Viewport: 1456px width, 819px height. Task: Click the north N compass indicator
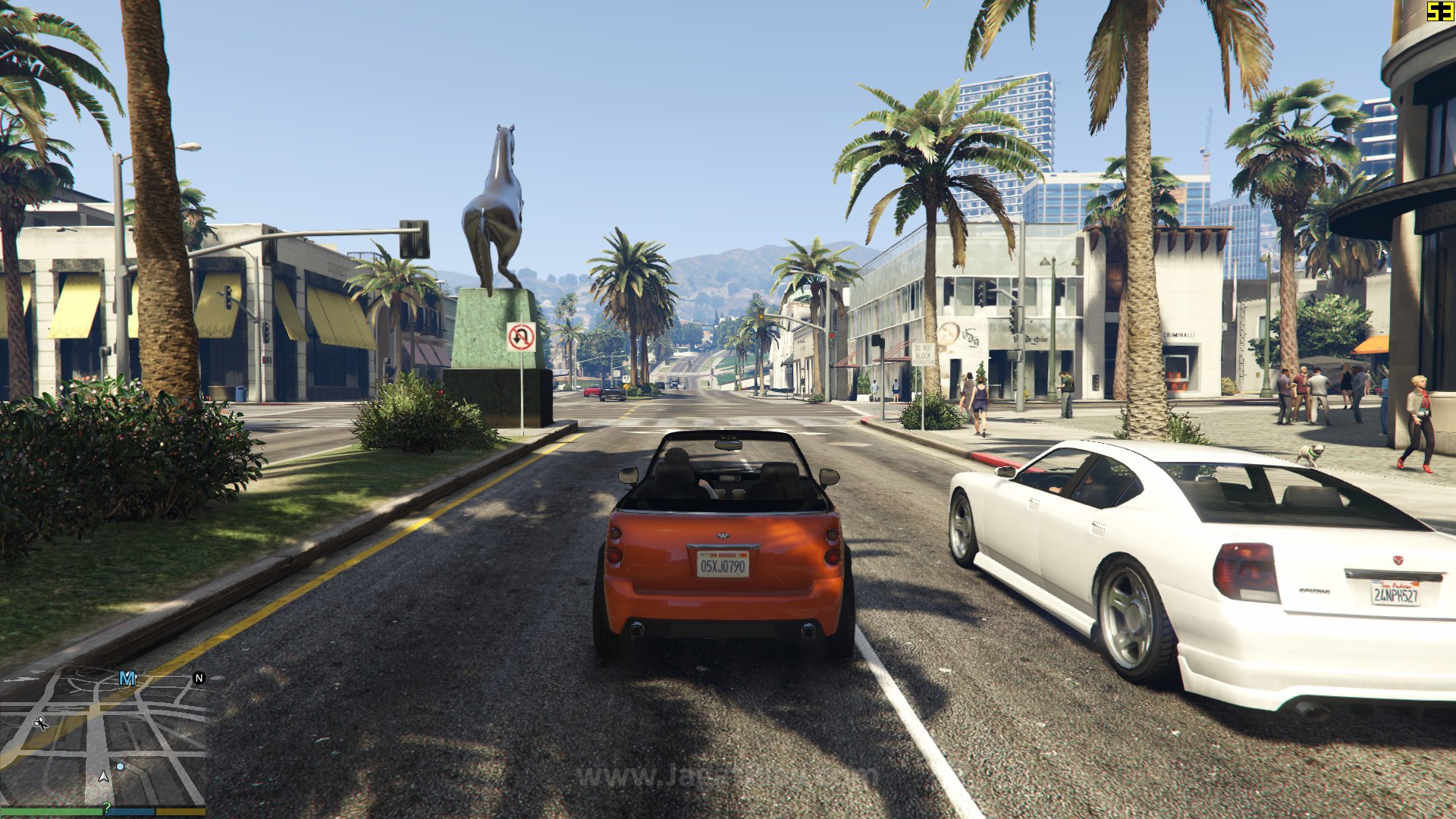[x=199, y=678]
